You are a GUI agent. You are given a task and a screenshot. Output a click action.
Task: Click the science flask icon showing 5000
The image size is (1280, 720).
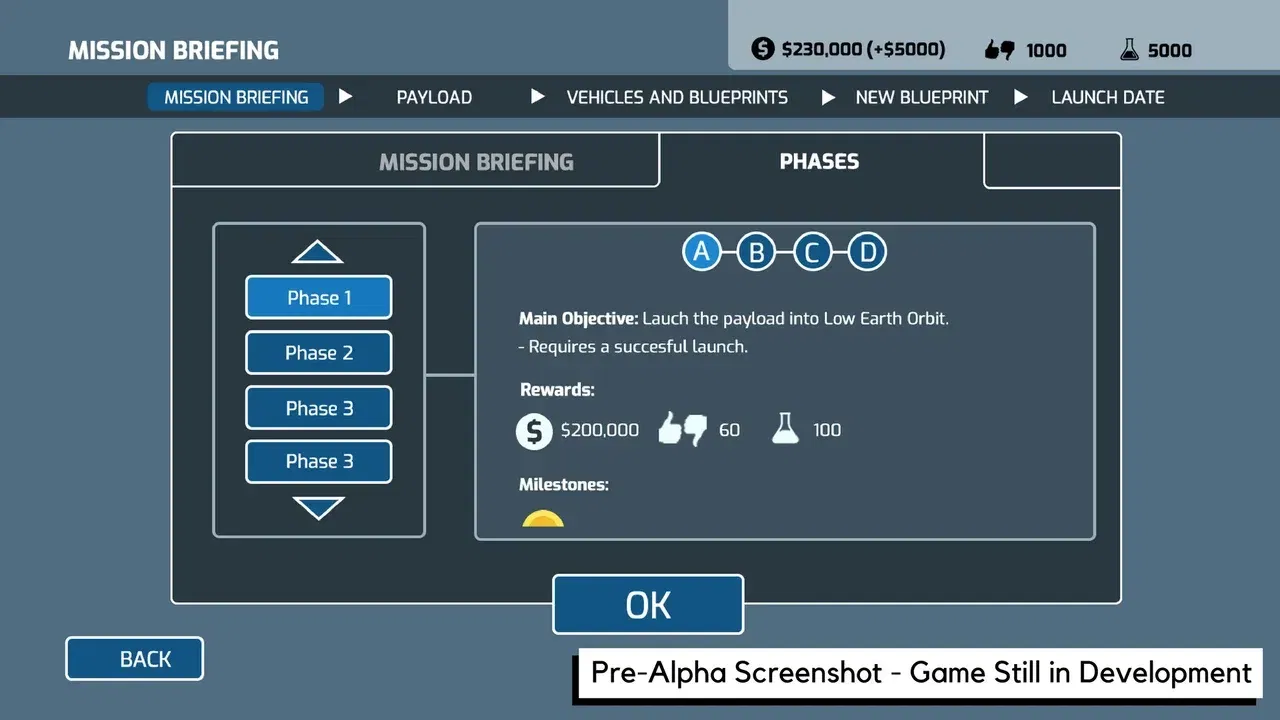pos(1129,48)
